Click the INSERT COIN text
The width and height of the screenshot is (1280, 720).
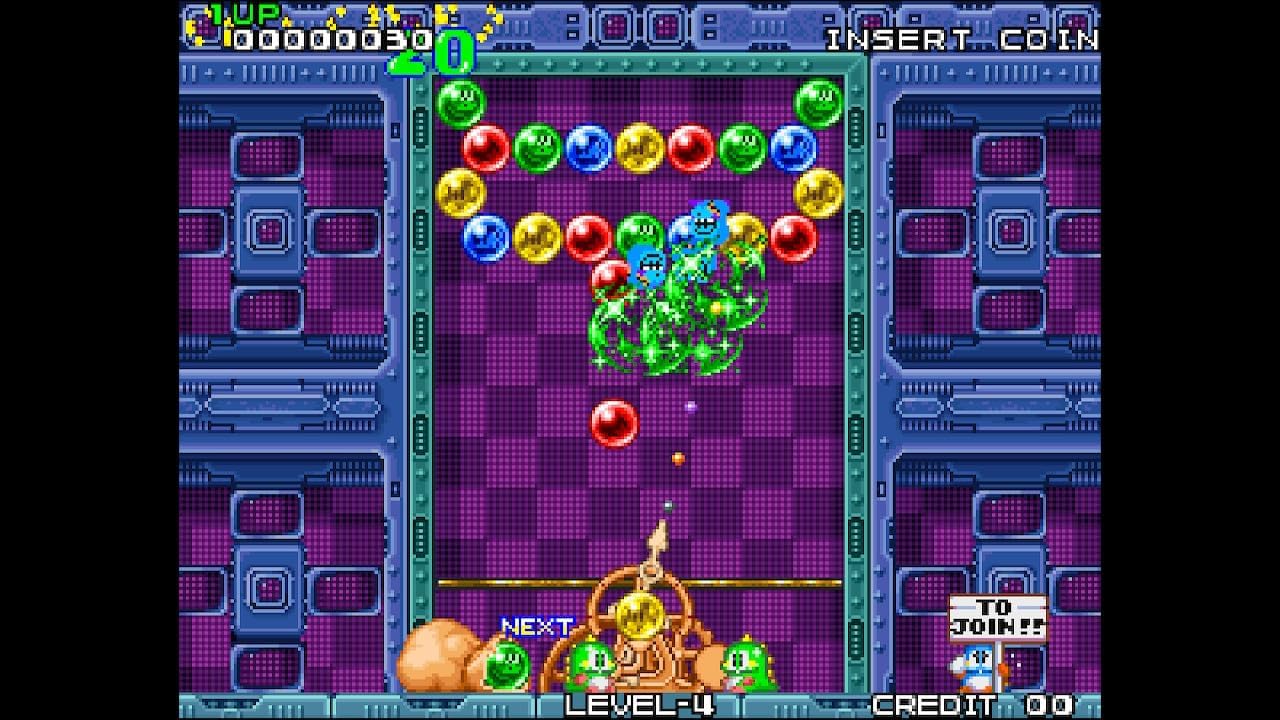(x=962, y=40)
